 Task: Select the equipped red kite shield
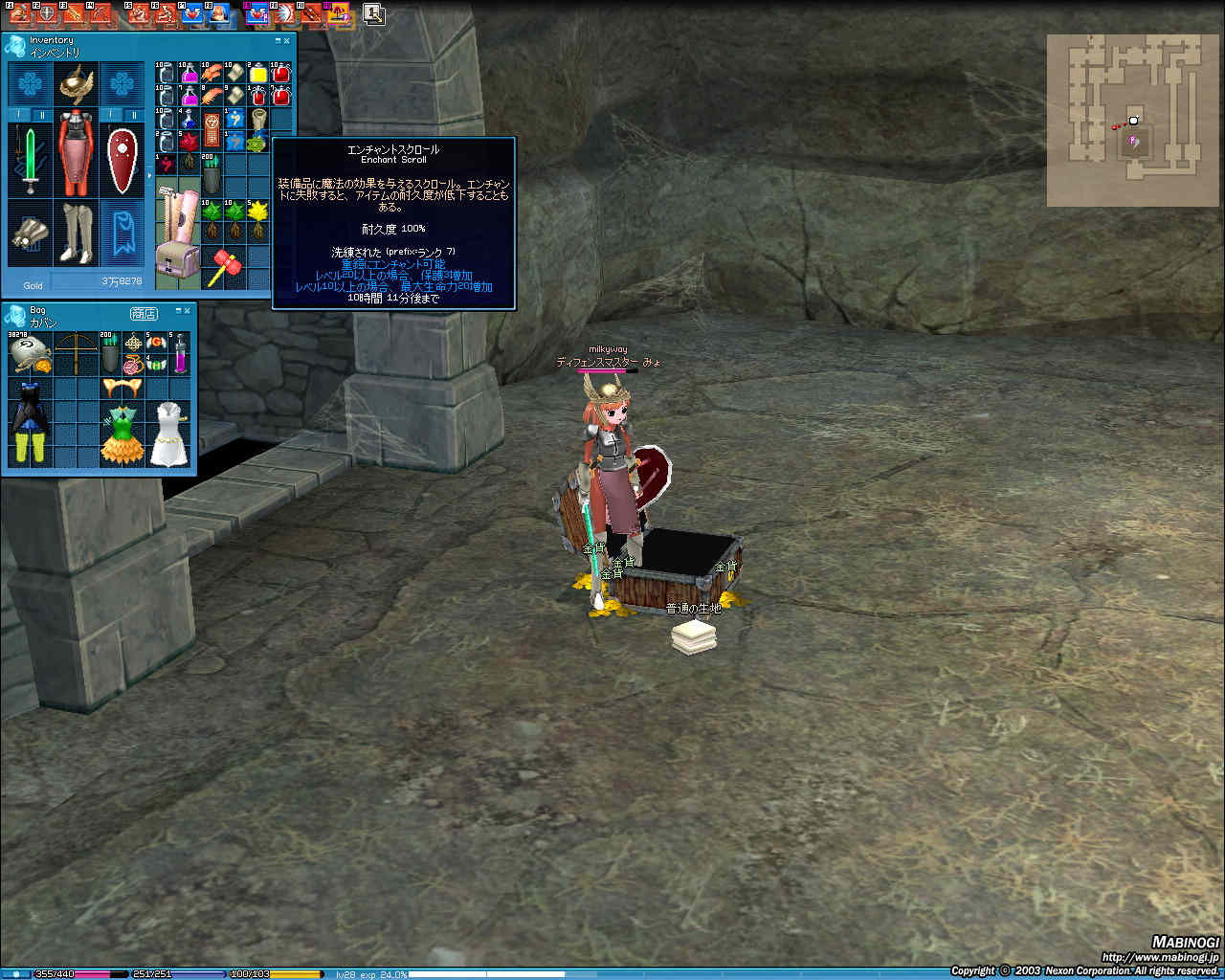coord(122,159)
